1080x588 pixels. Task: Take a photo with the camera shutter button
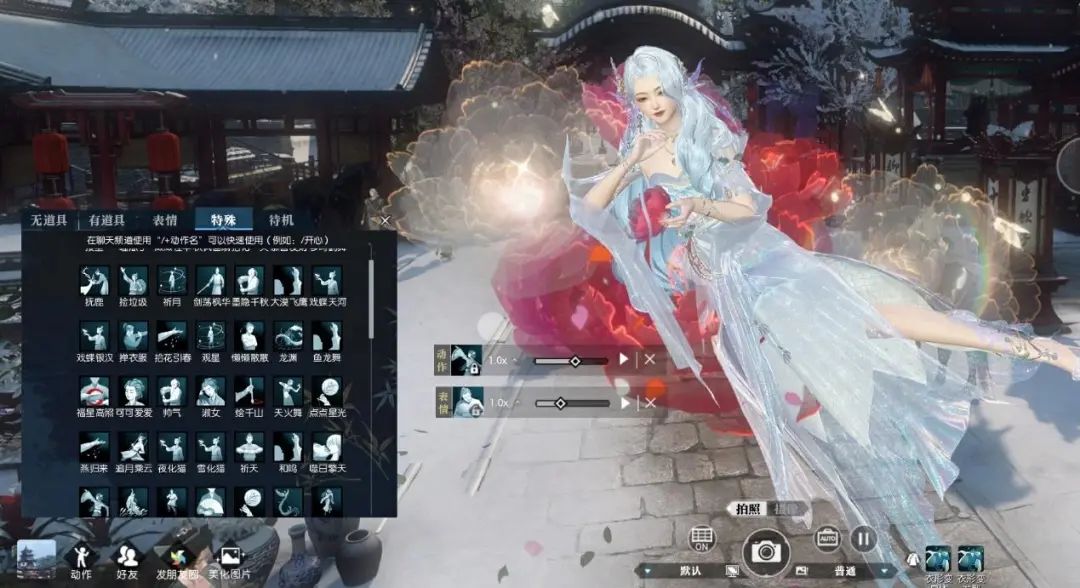(x=766, y=550)
